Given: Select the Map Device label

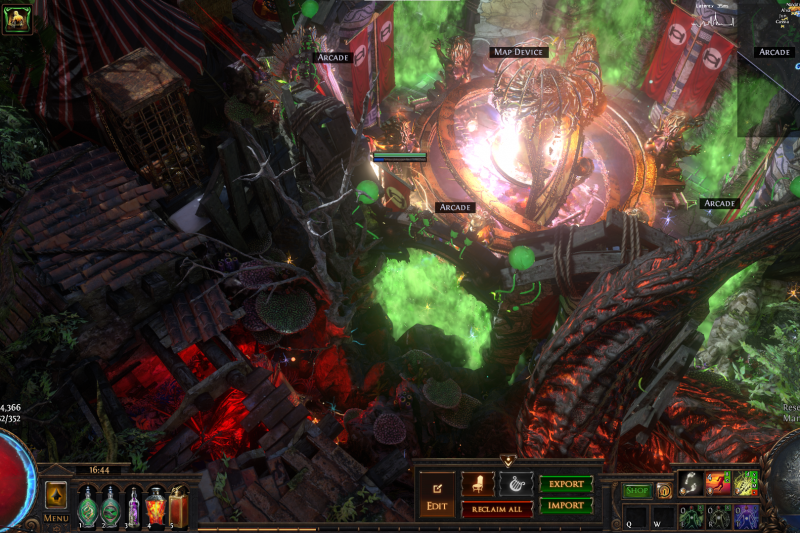Looking at the screenshot, I should pos(519,52).
